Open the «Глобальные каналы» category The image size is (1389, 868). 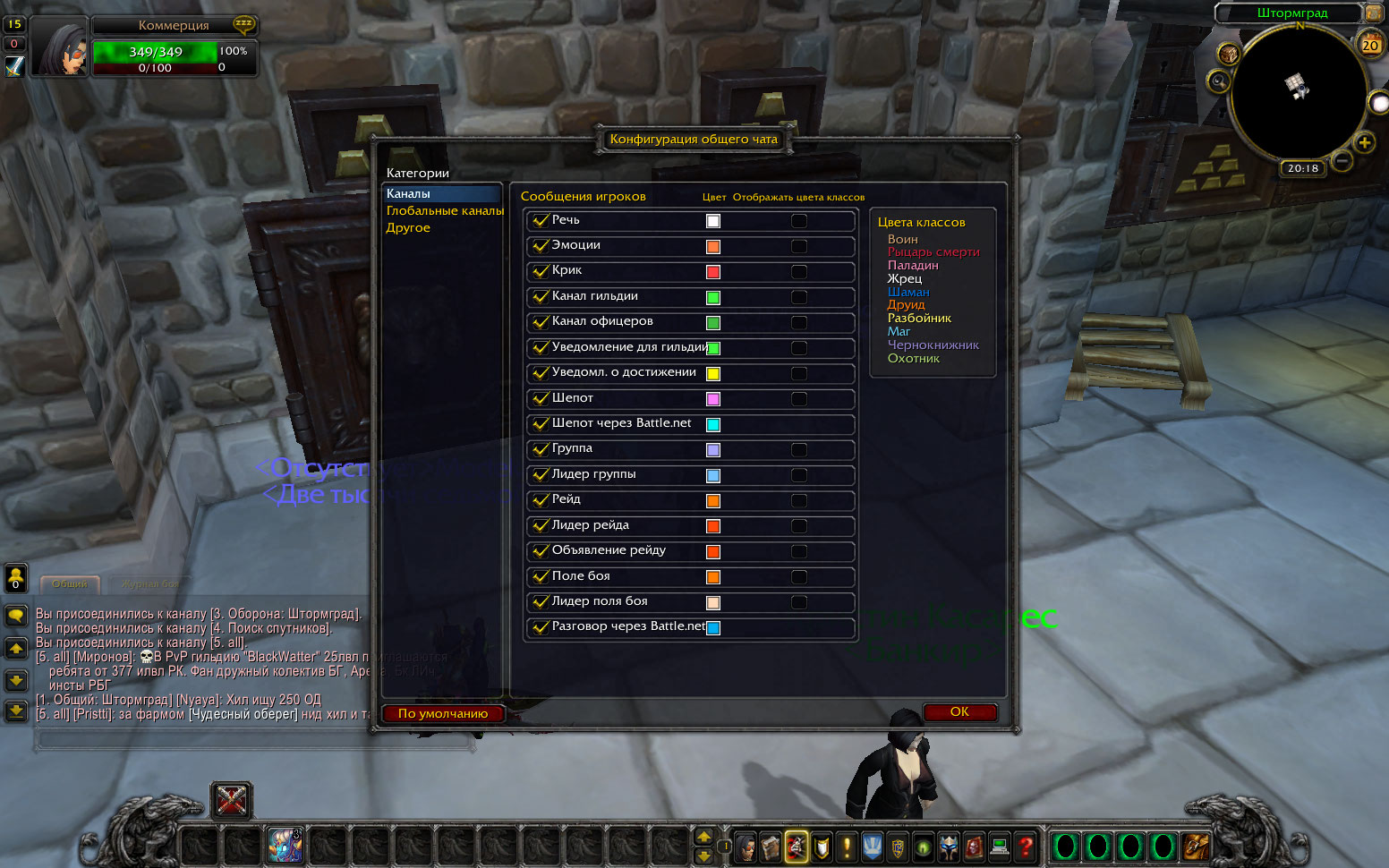[x=445, y=211]
